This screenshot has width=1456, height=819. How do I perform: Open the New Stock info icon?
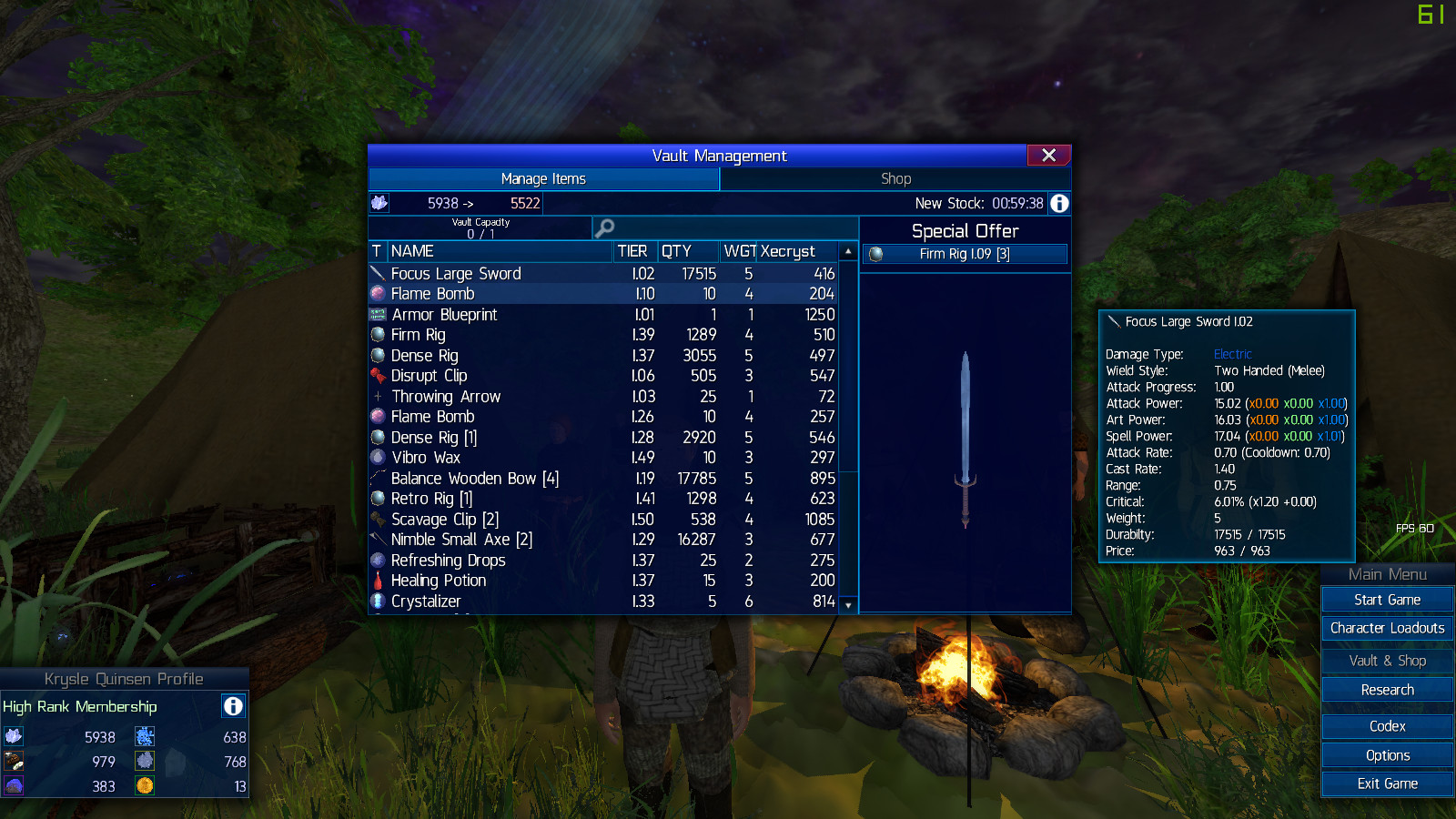[x=1058, y=203]
